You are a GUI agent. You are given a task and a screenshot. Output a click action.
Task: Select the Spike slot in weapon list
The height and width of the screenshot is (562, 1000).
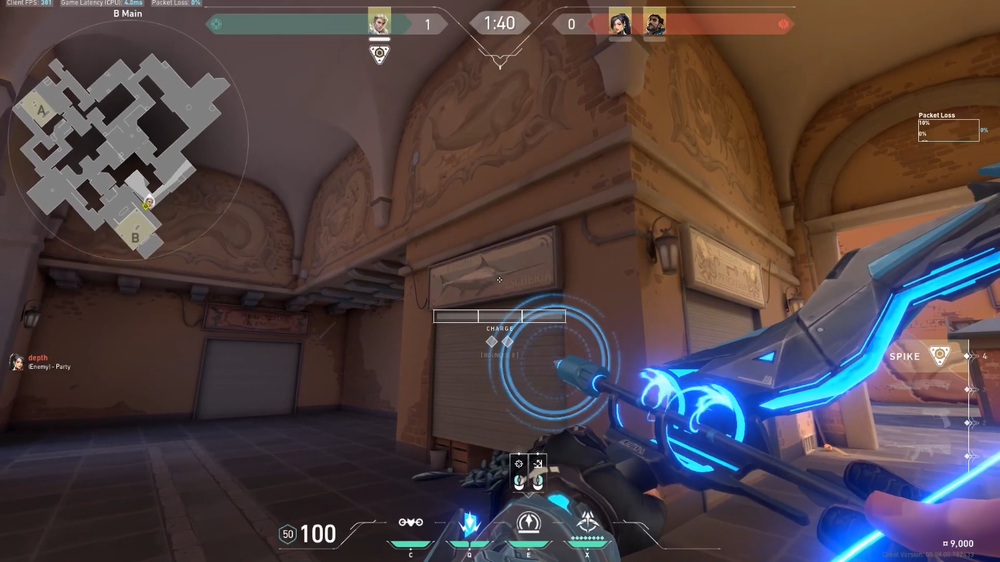[939, 356]
